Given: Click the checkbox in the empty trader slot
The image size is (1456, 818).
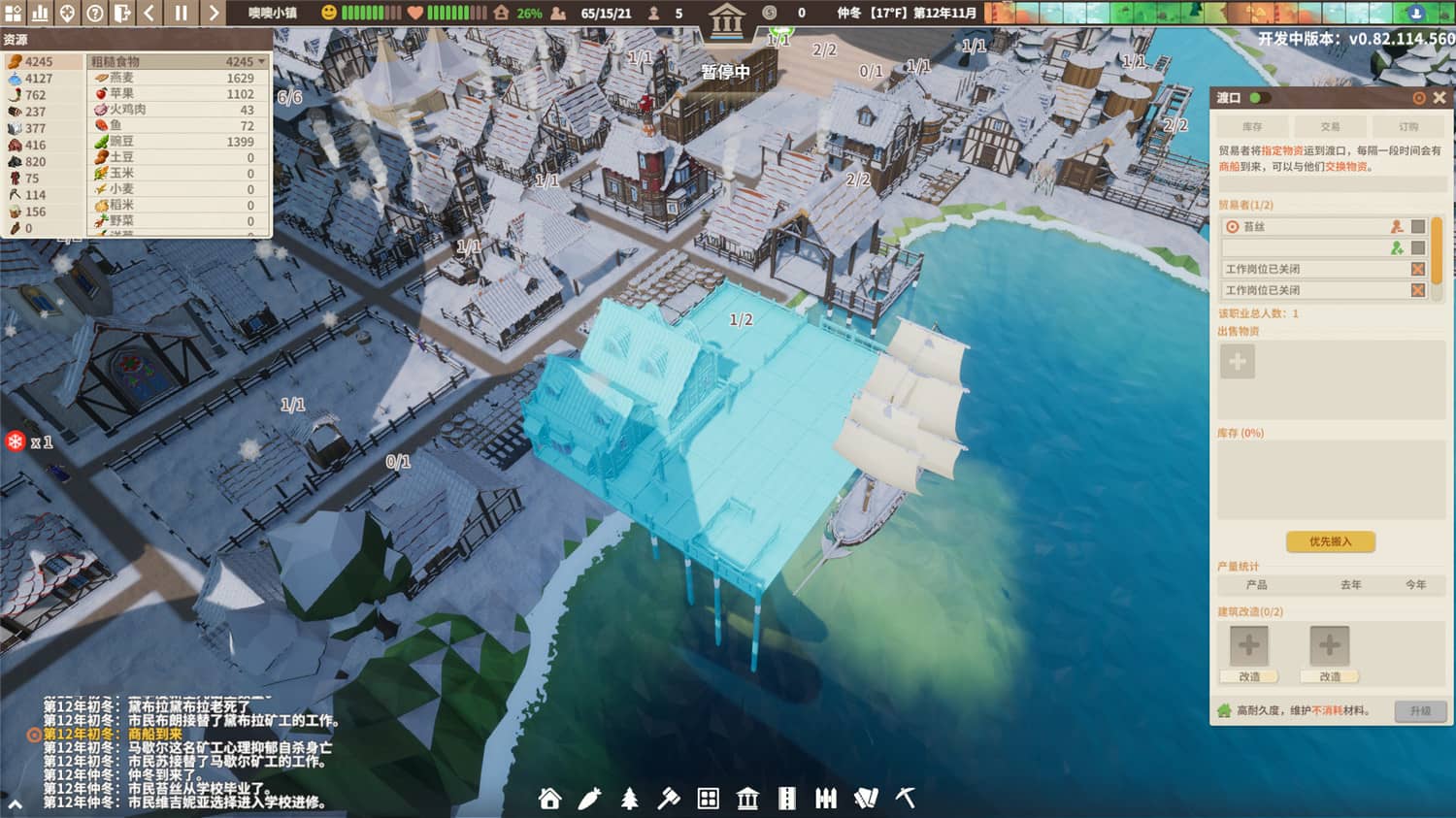Looking at the screenshot, I should tap(1417, 249).
